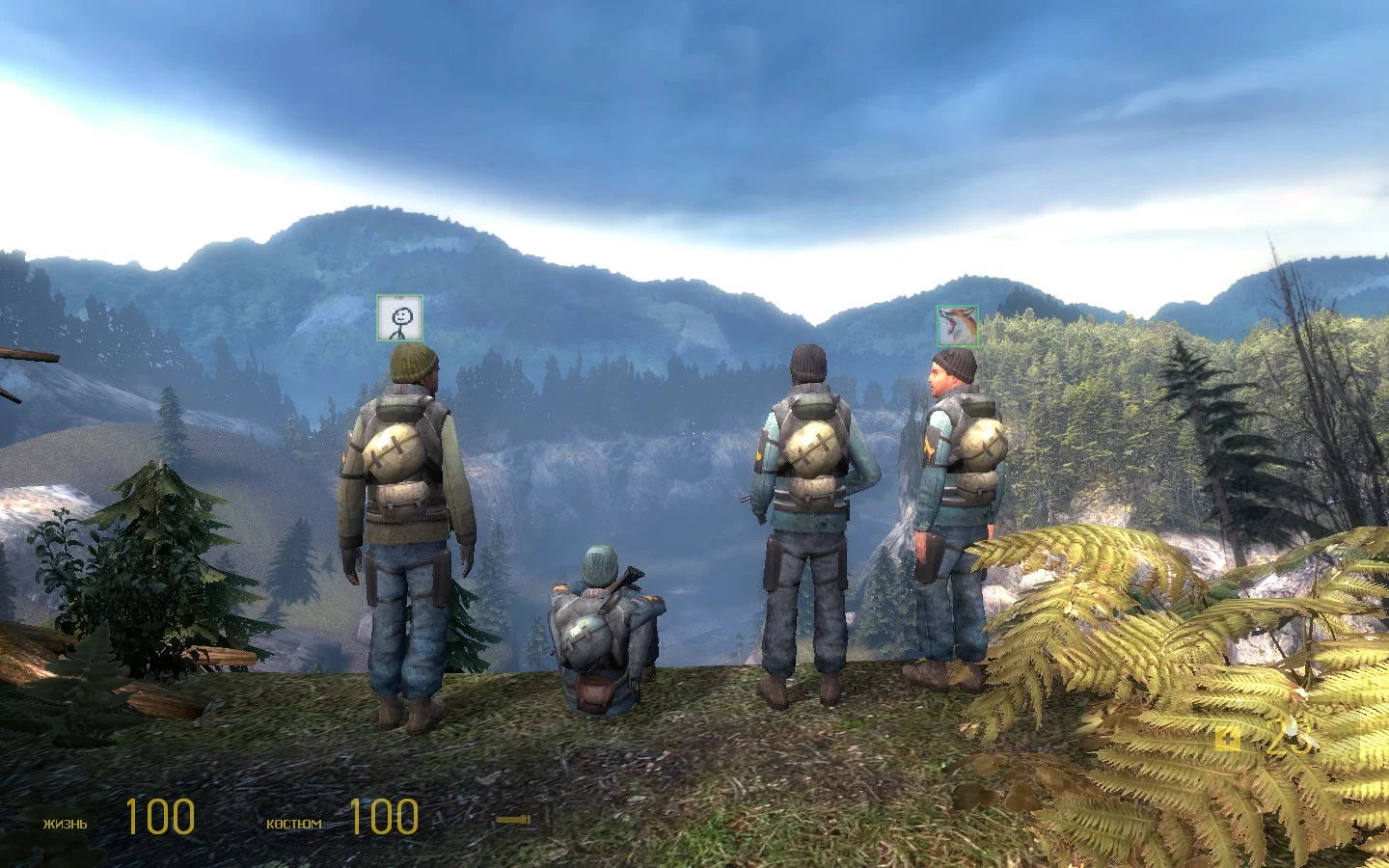
Task: Click the flashlight icon in the HUD
Action: (x=513, y=820)
